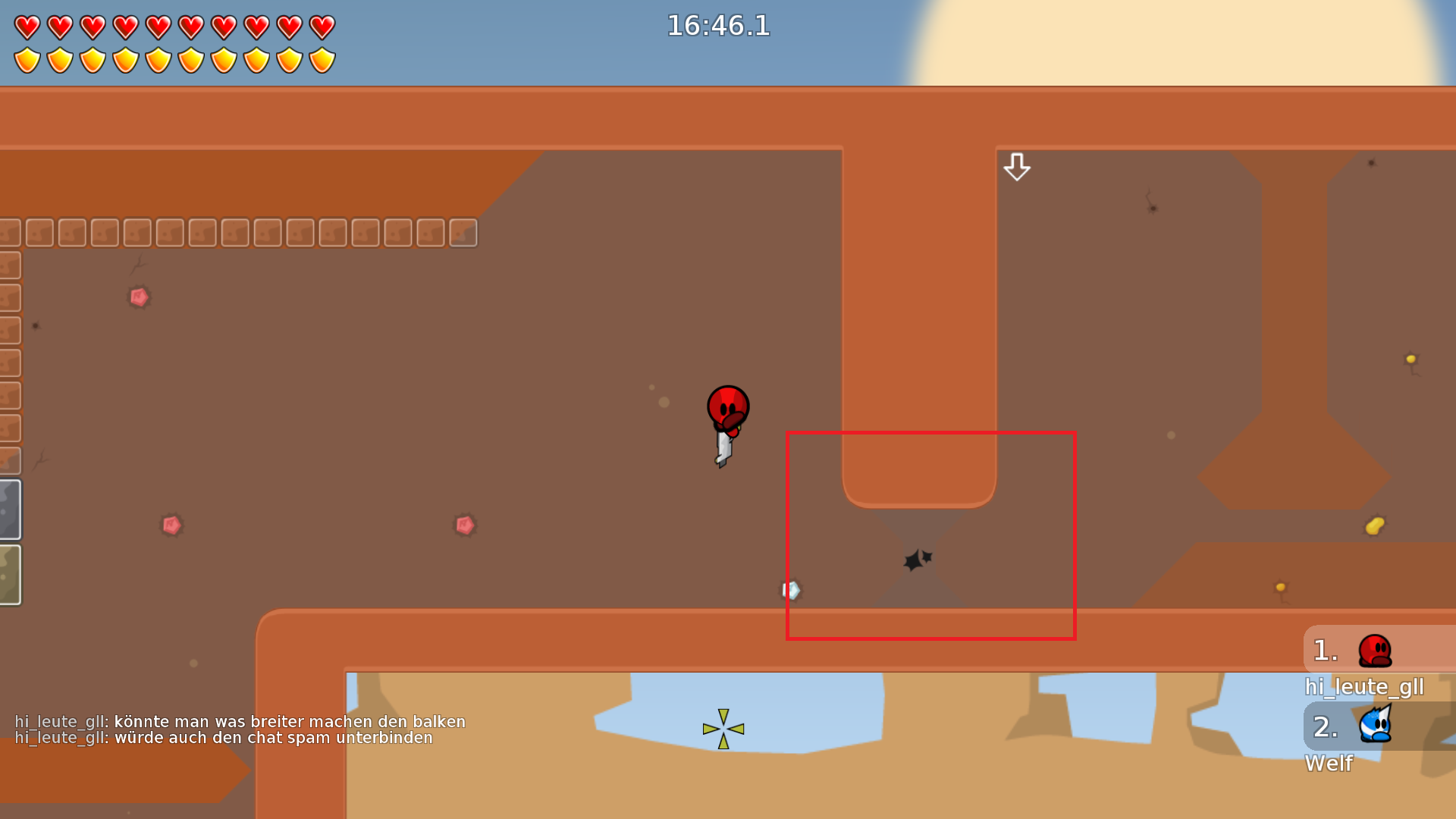Click the match timer showing 16:46.1
The width and height of the screenshot is (1456, 819).
pyautogui.click(x=717, y=26)
